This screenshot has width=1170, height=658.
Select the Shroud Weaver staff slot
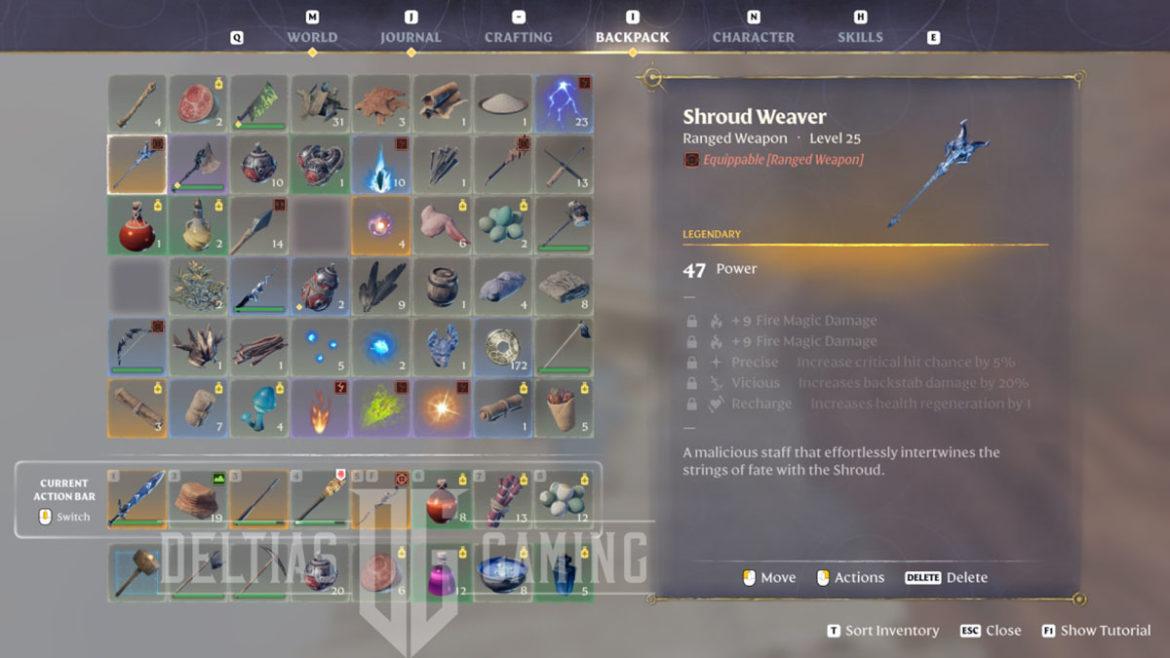(137, 165)
